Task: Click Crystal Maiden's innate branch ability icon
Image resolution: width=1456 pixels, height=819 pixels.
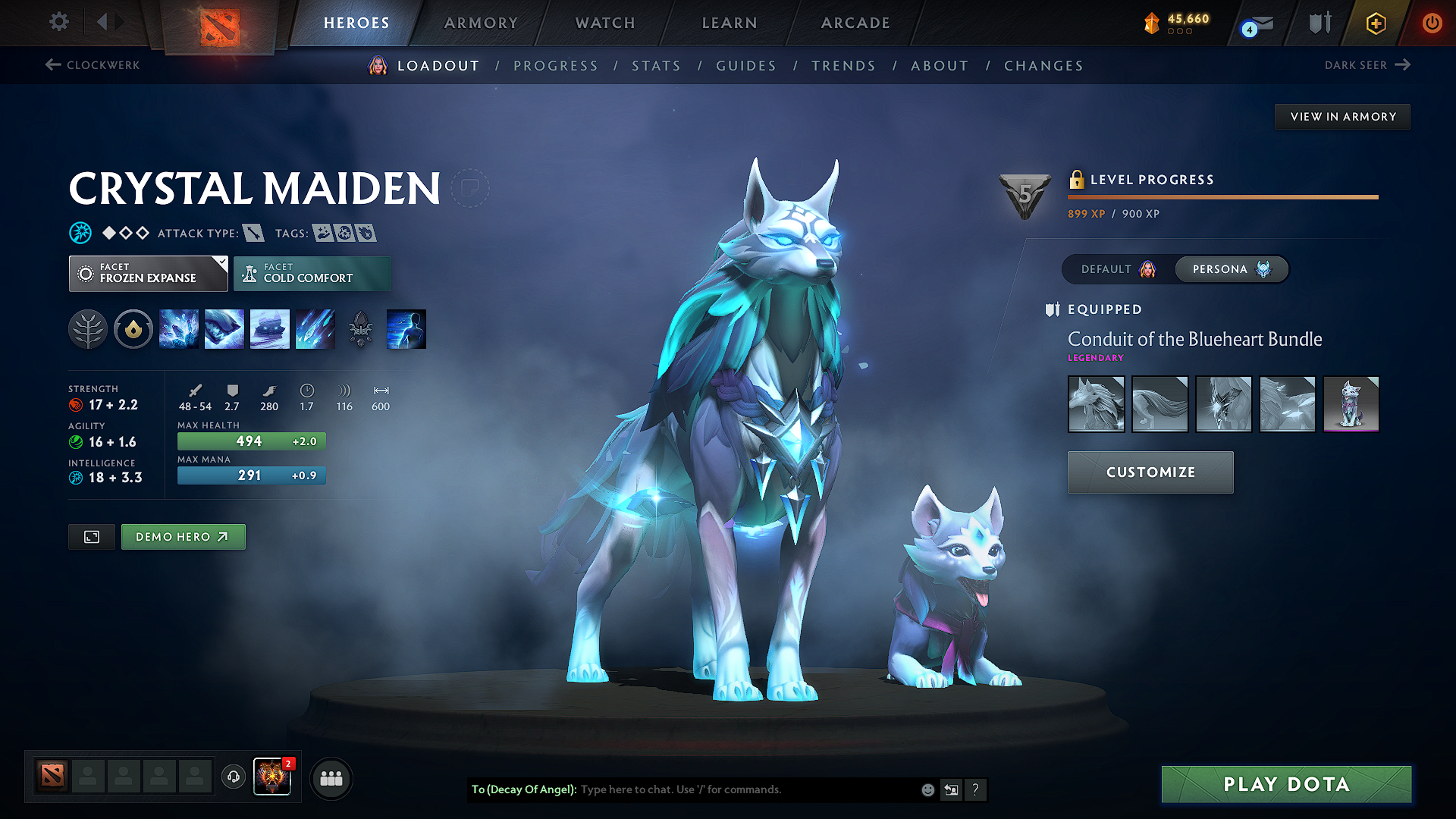Action: pos(88,328)
